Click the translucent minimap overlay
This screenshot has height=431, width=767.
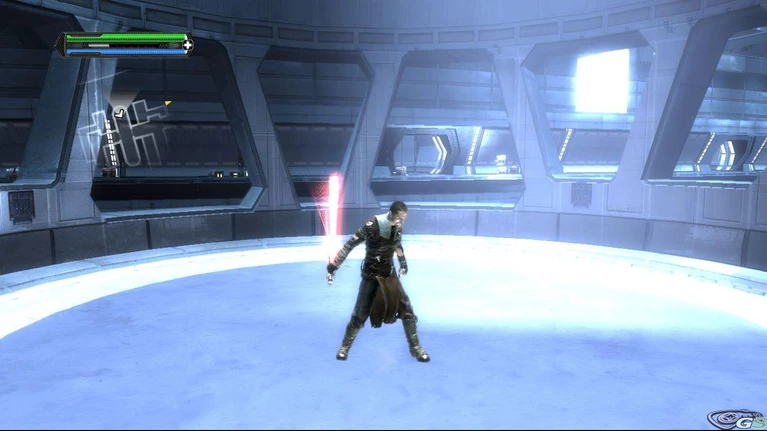click(125, 137)
